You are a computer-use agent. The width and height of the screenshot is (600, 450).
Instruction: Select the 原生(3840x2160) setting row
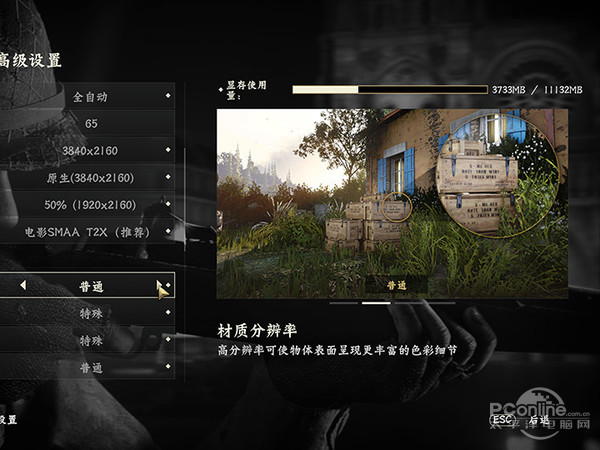pos(90,177)
